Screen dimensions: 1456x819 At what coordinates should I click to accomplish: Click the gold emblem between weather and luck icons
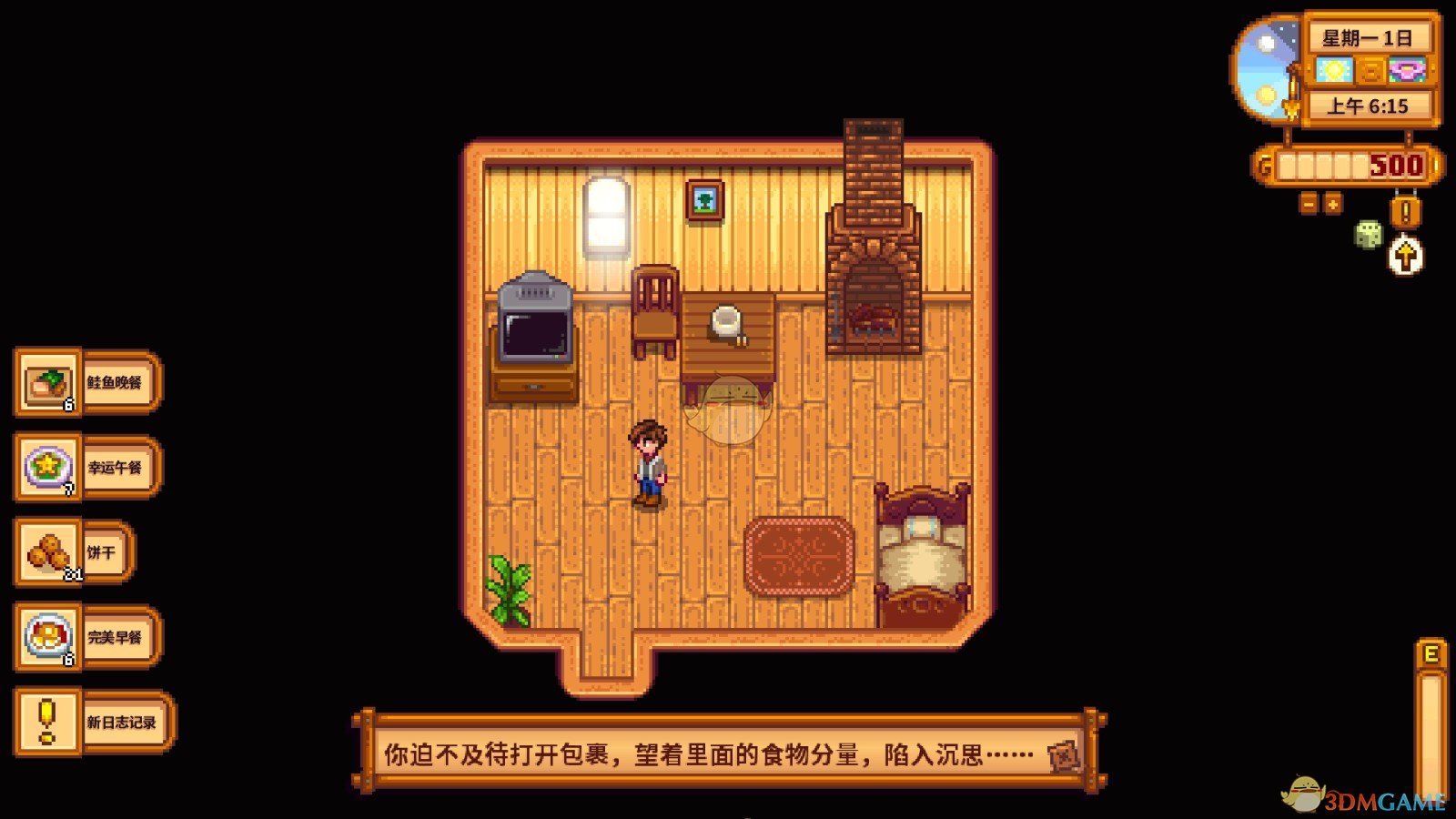tap(1374, 70)
